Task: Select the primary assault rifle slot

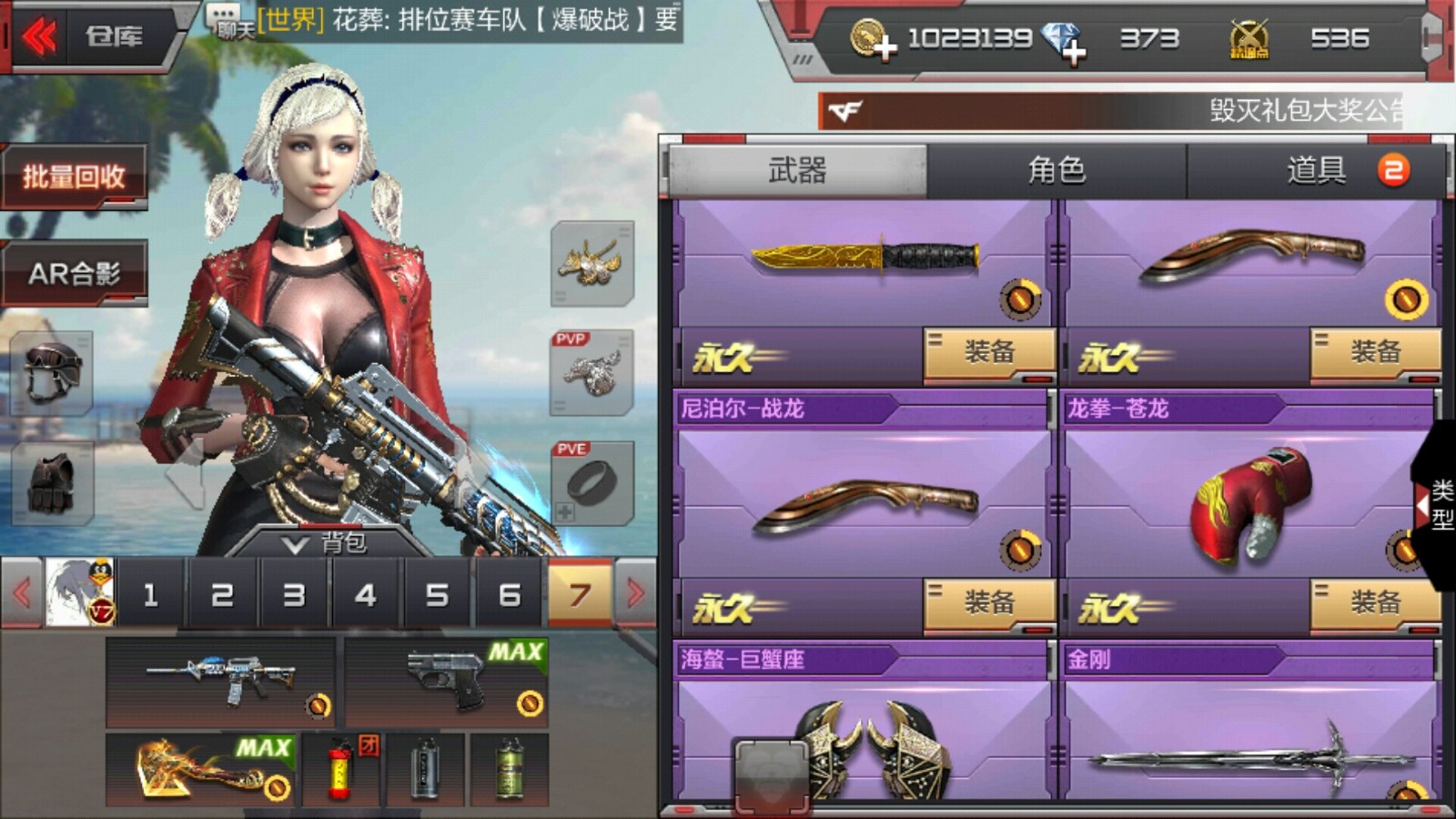Action: pos(221,682)
